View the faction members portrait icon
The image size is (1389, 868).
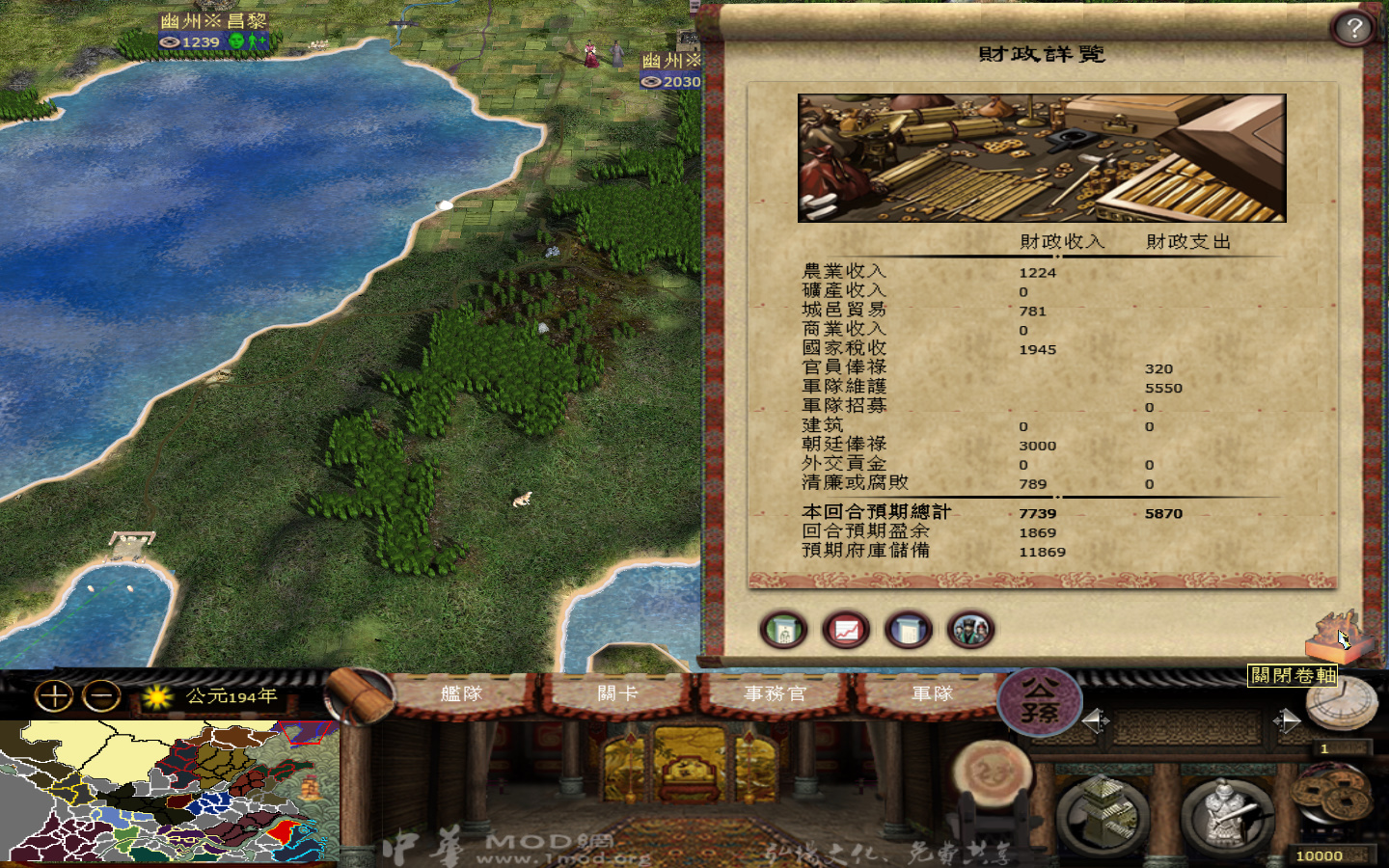(969, 629)
